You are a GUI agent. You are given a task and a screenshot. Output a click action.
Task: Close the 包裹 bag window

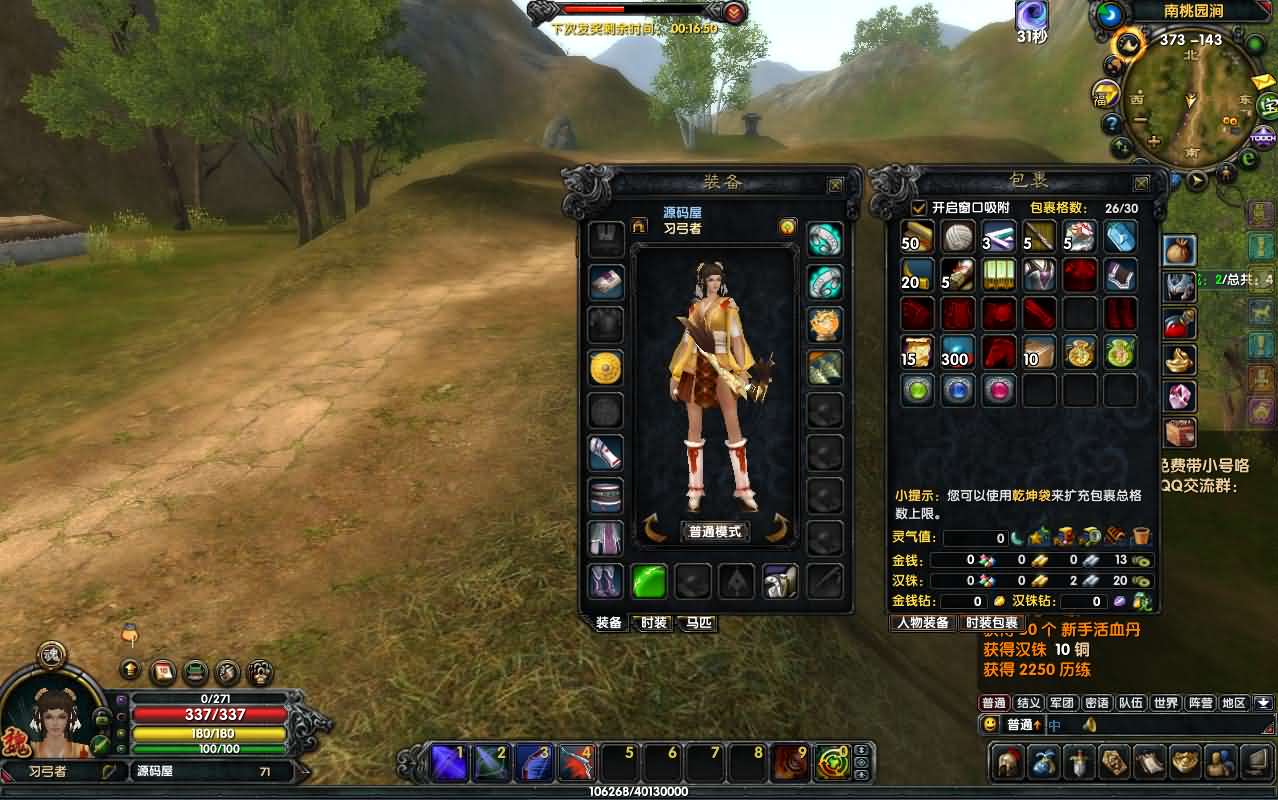(x=1141, y=183)
